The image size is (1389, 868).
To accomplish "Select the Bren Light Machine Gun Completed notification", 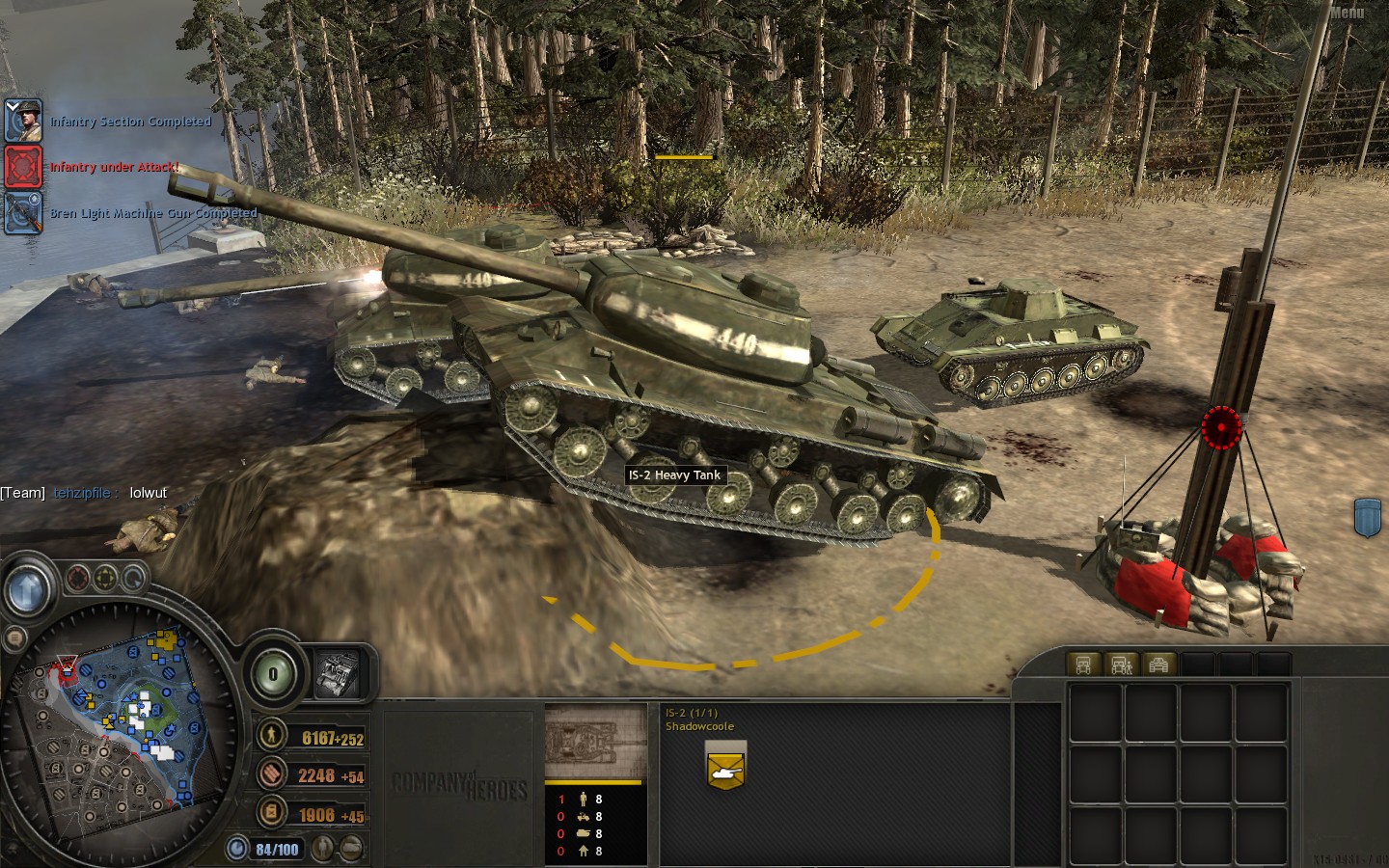I will coord(23,212).
